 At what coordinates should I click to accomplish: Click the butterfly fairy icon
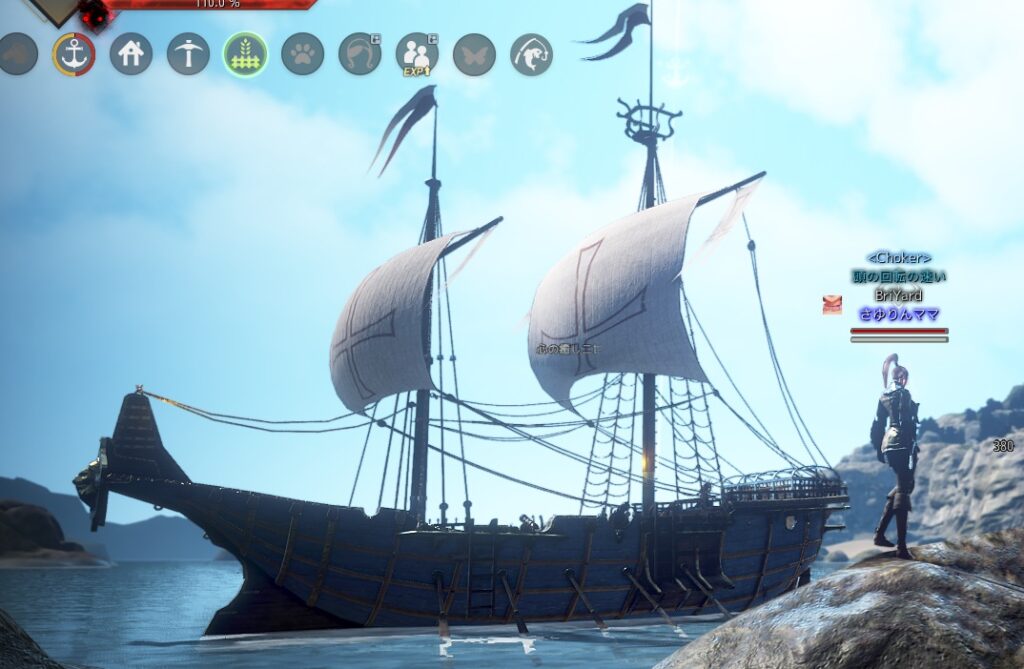[x=474, y=54]
